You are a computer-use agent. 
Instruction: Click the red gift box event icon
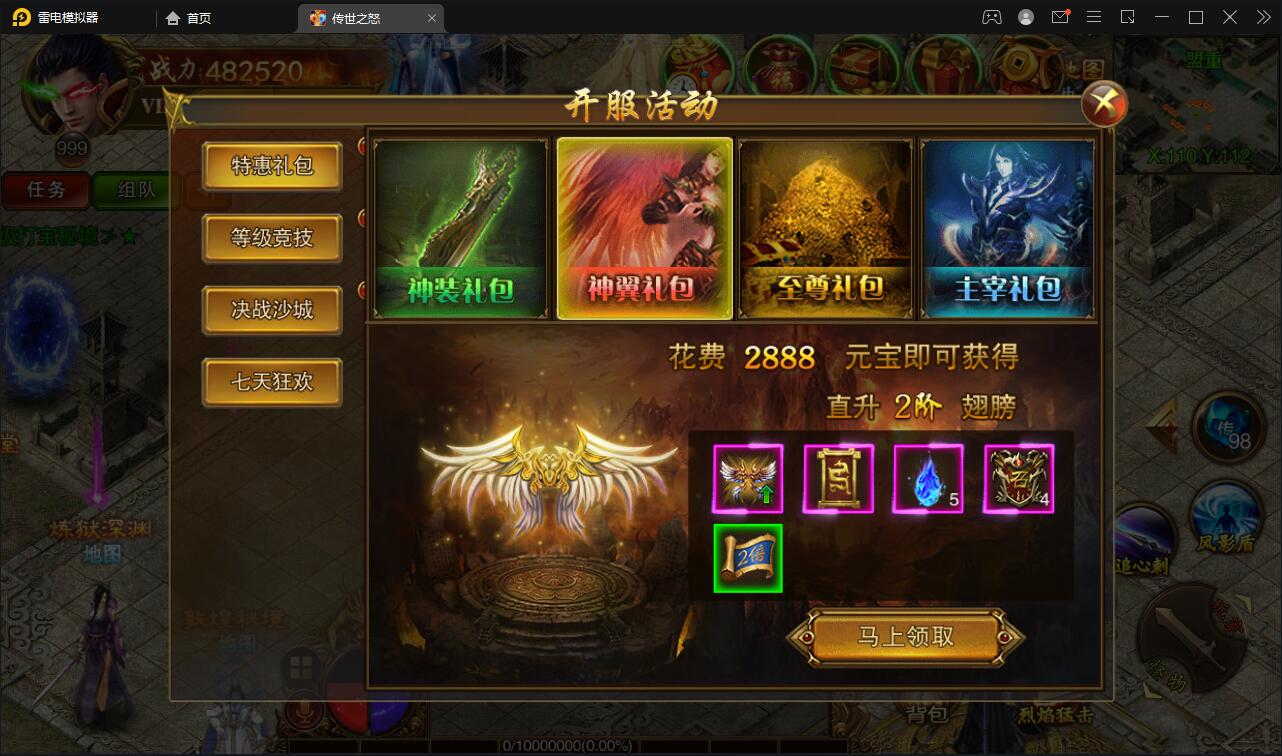pyautogui.click(x=944, y=65)
